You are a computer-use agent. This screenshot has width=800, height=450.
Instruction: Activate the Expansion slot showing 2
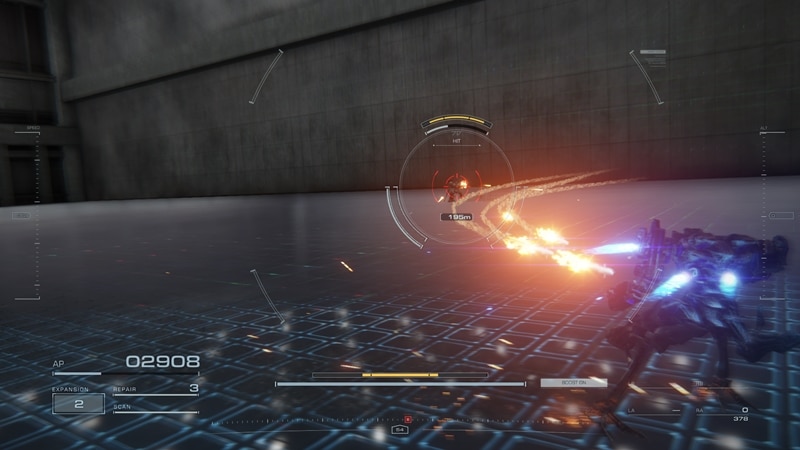click(x=78, y=403)
